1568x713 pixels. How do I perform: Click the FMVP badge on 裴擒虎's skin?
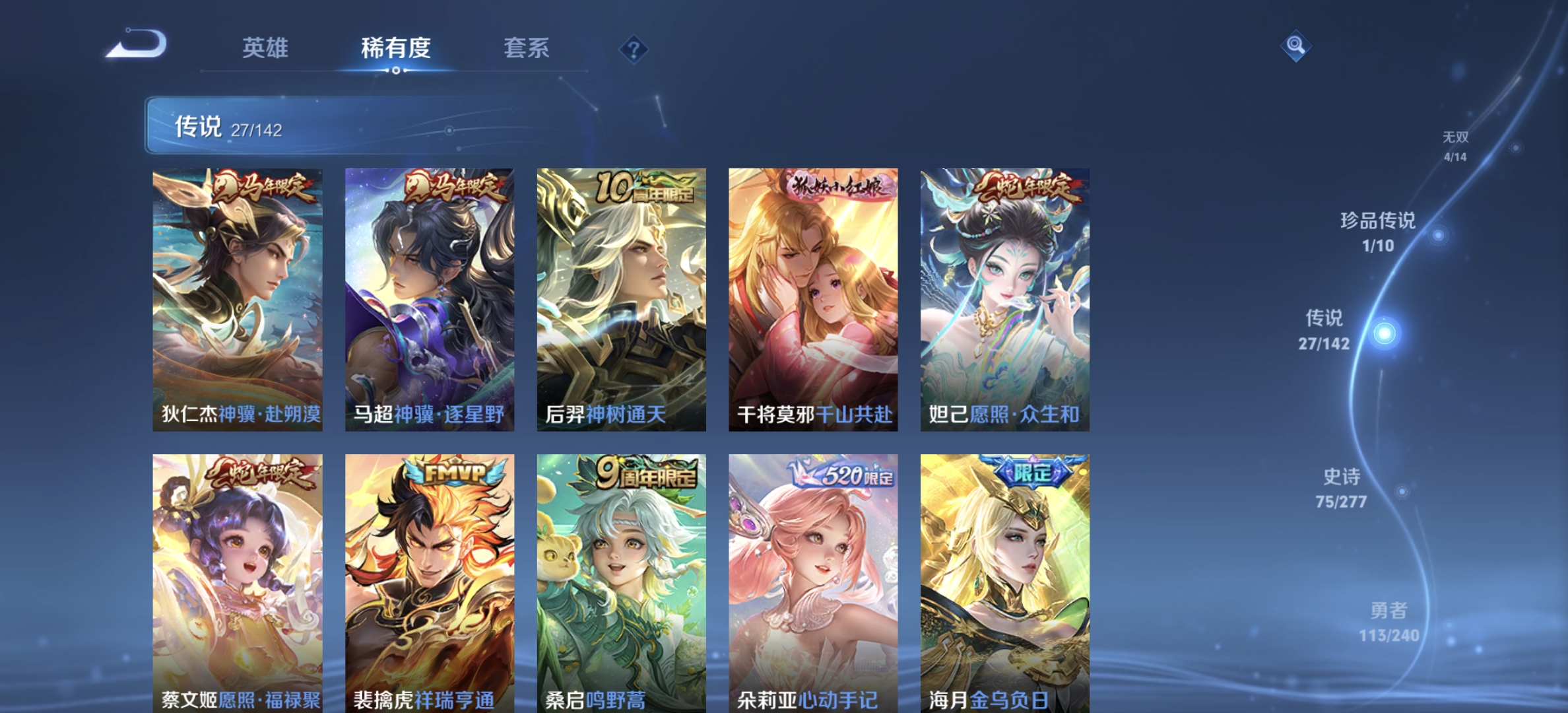454,470
